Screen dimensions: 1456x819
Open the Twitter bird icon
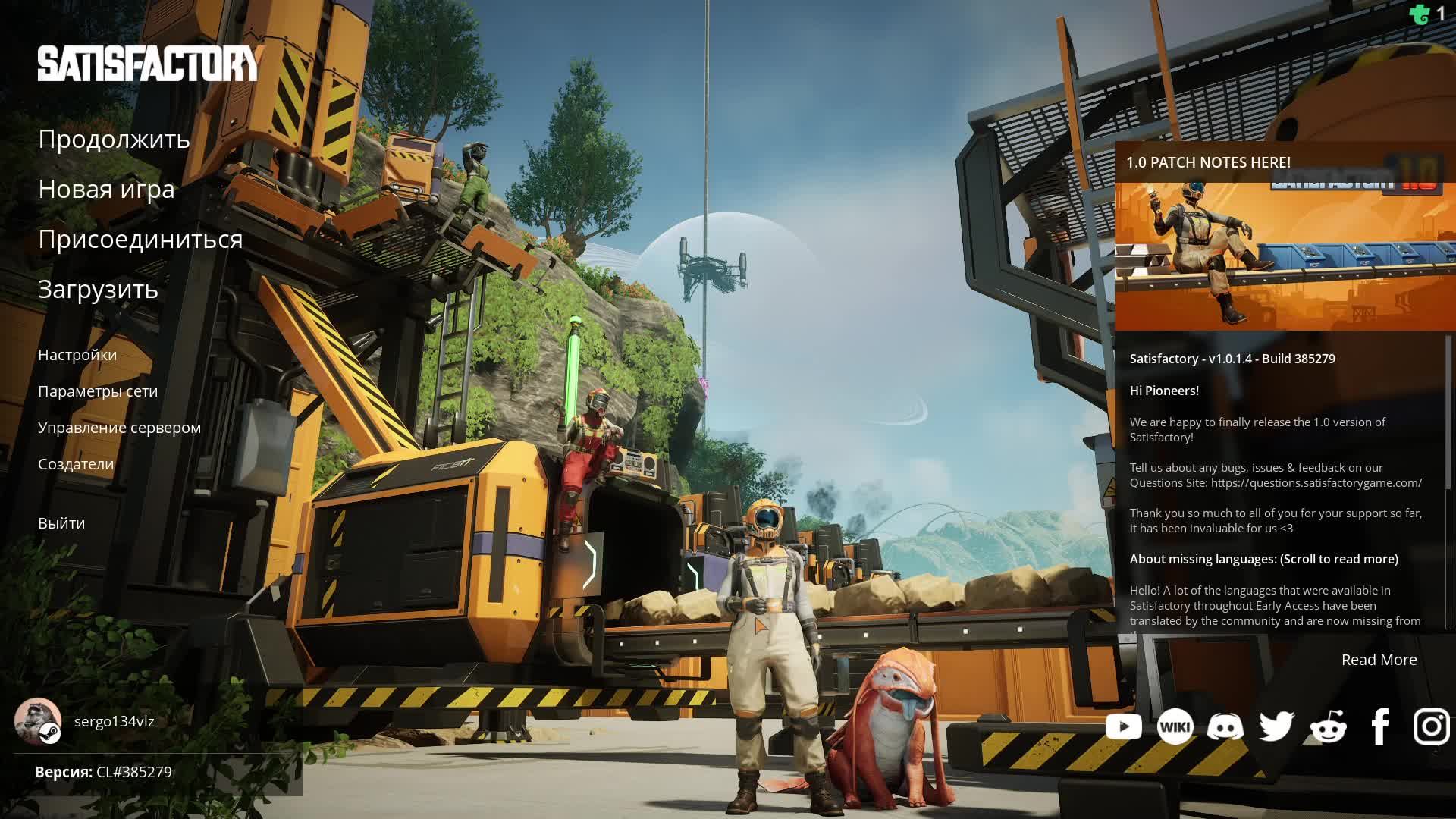click(x=1276, y=726)
